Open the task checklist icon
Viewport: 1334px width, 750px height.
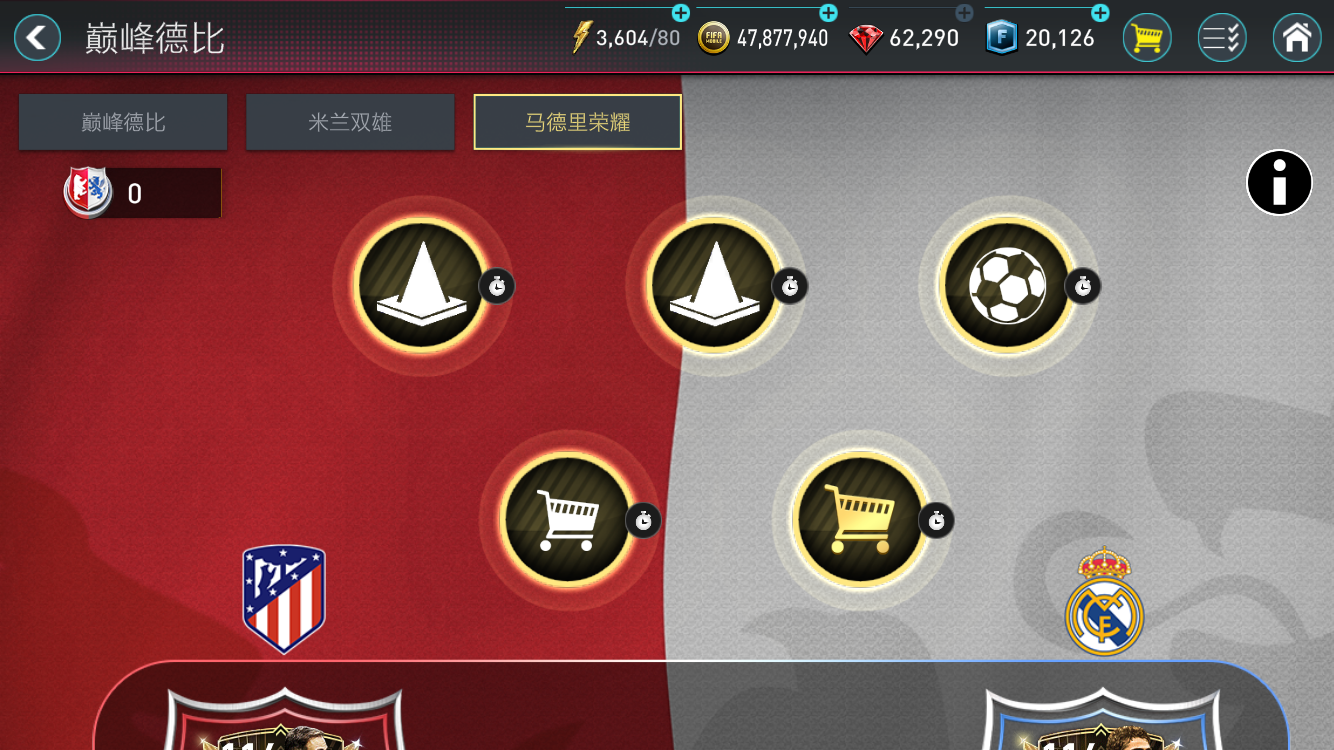coord(1221,38)
